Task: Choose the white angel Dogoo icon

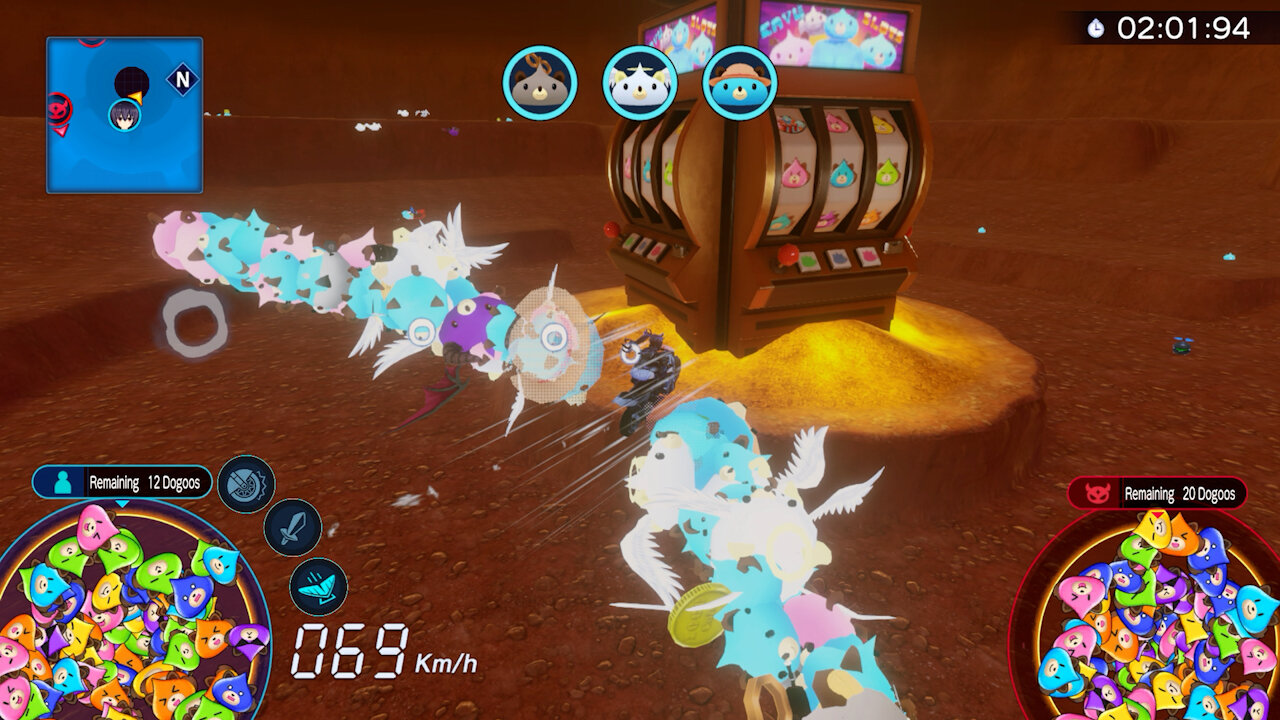Action: [640, 83]
